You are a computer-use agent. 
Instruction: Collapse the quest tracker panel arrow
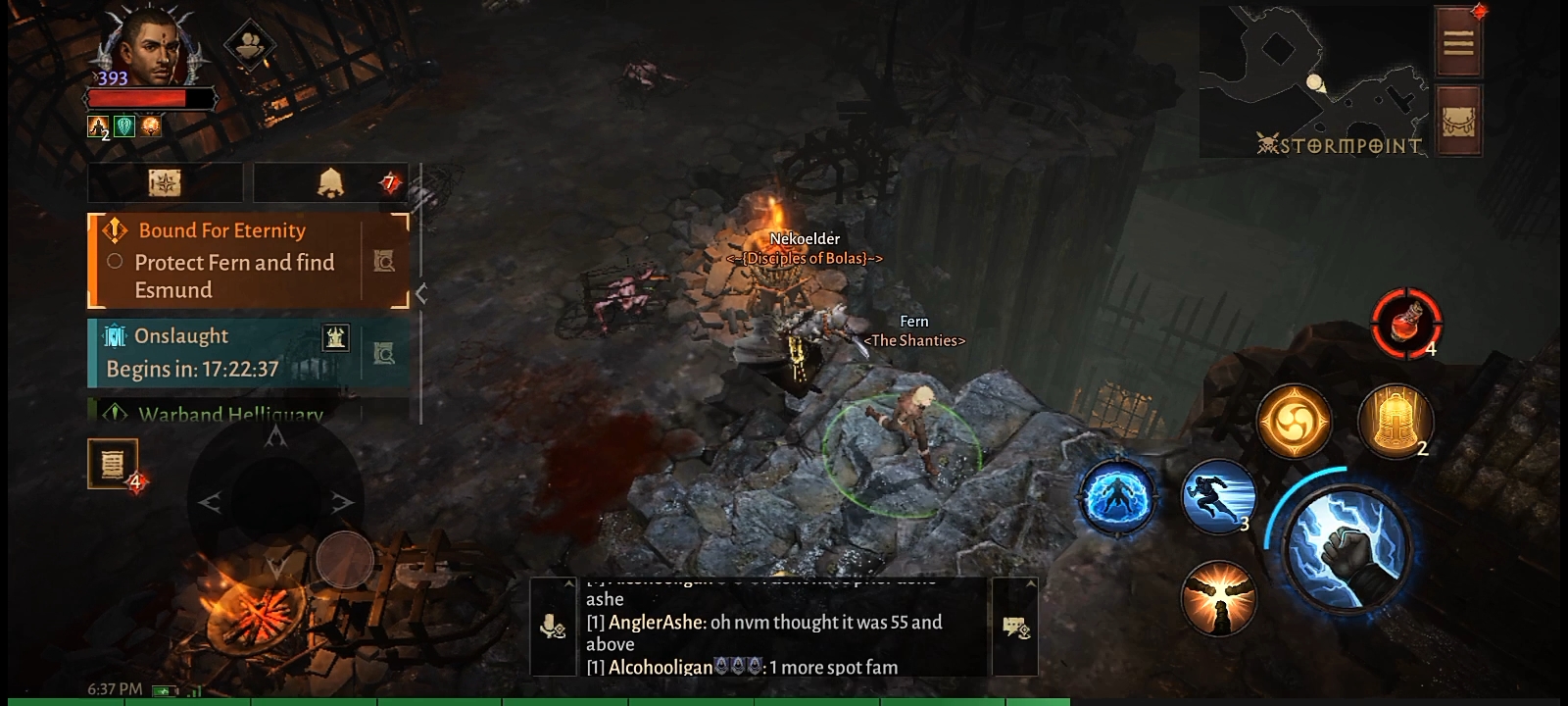pos(421,292)
